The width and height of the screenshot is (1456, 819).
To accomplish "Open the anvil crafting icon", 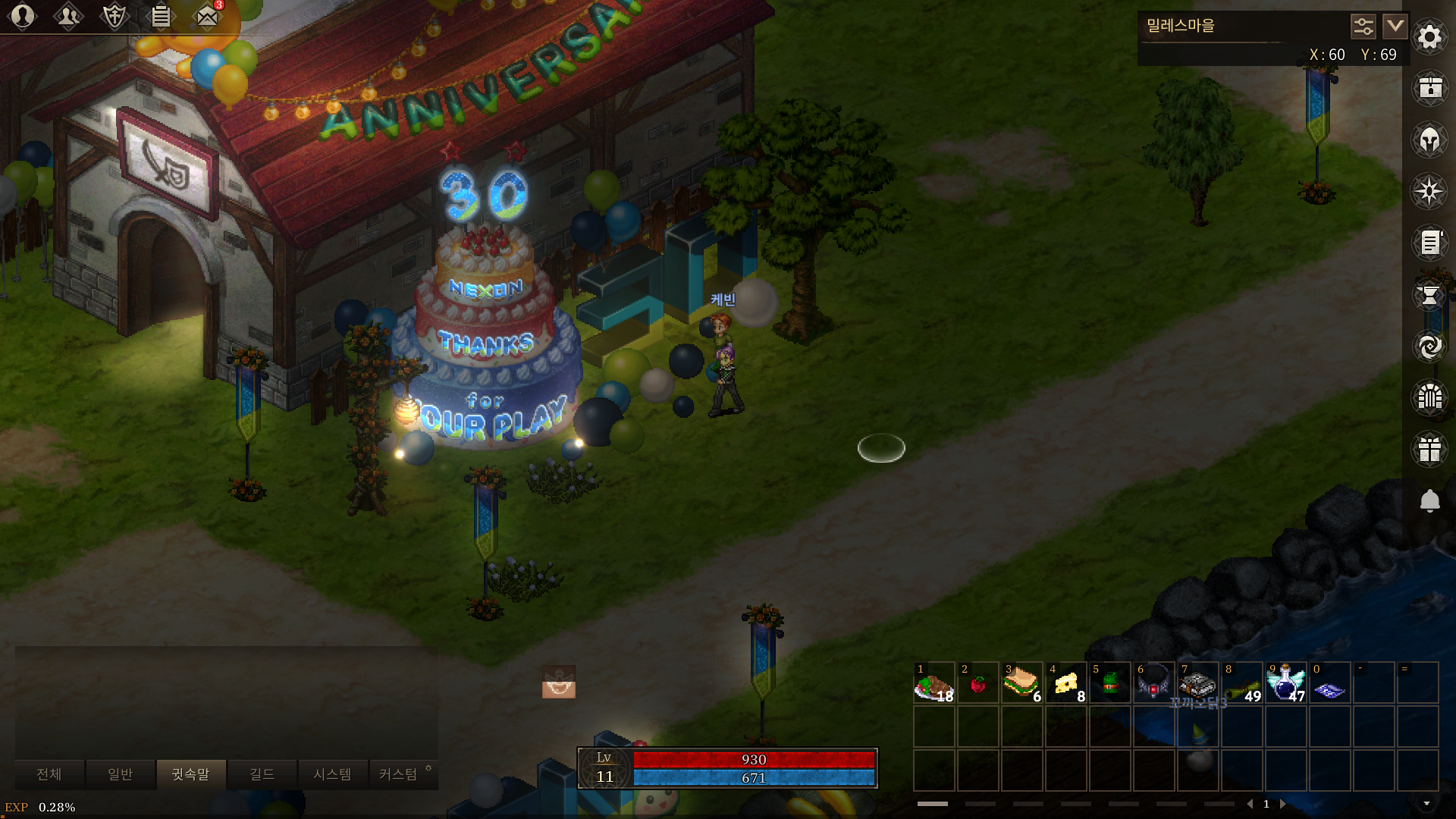I will tap(1429, 294).
